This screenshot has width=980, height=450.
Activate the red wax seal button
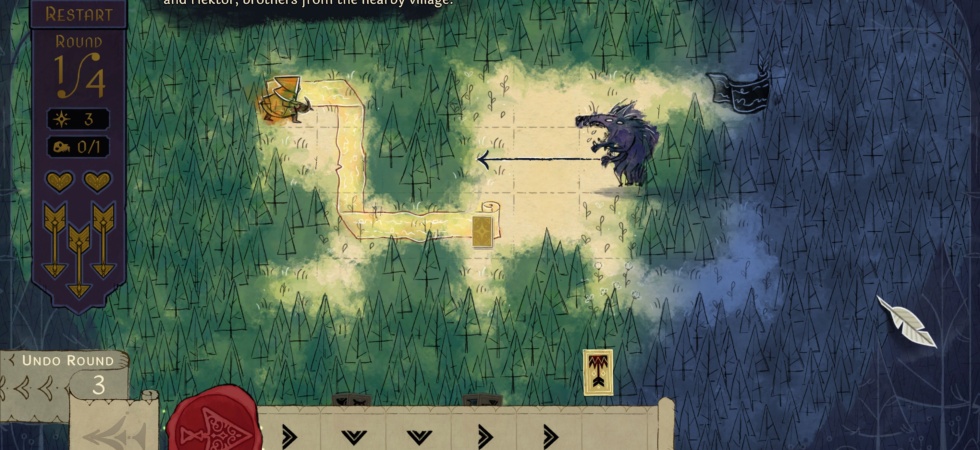213,422
